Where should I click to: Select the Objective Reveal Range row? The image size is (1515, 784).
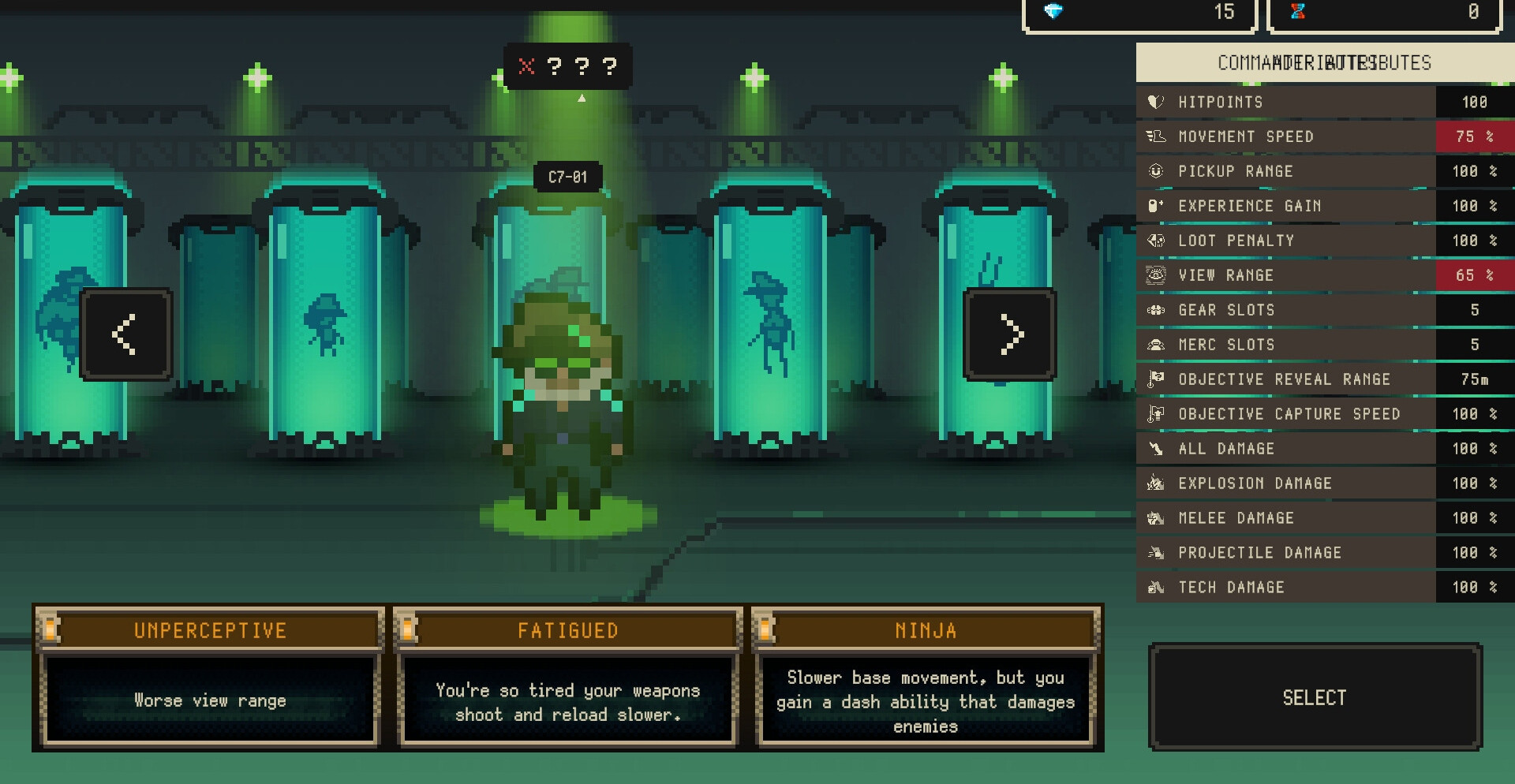coord(1324,379)
